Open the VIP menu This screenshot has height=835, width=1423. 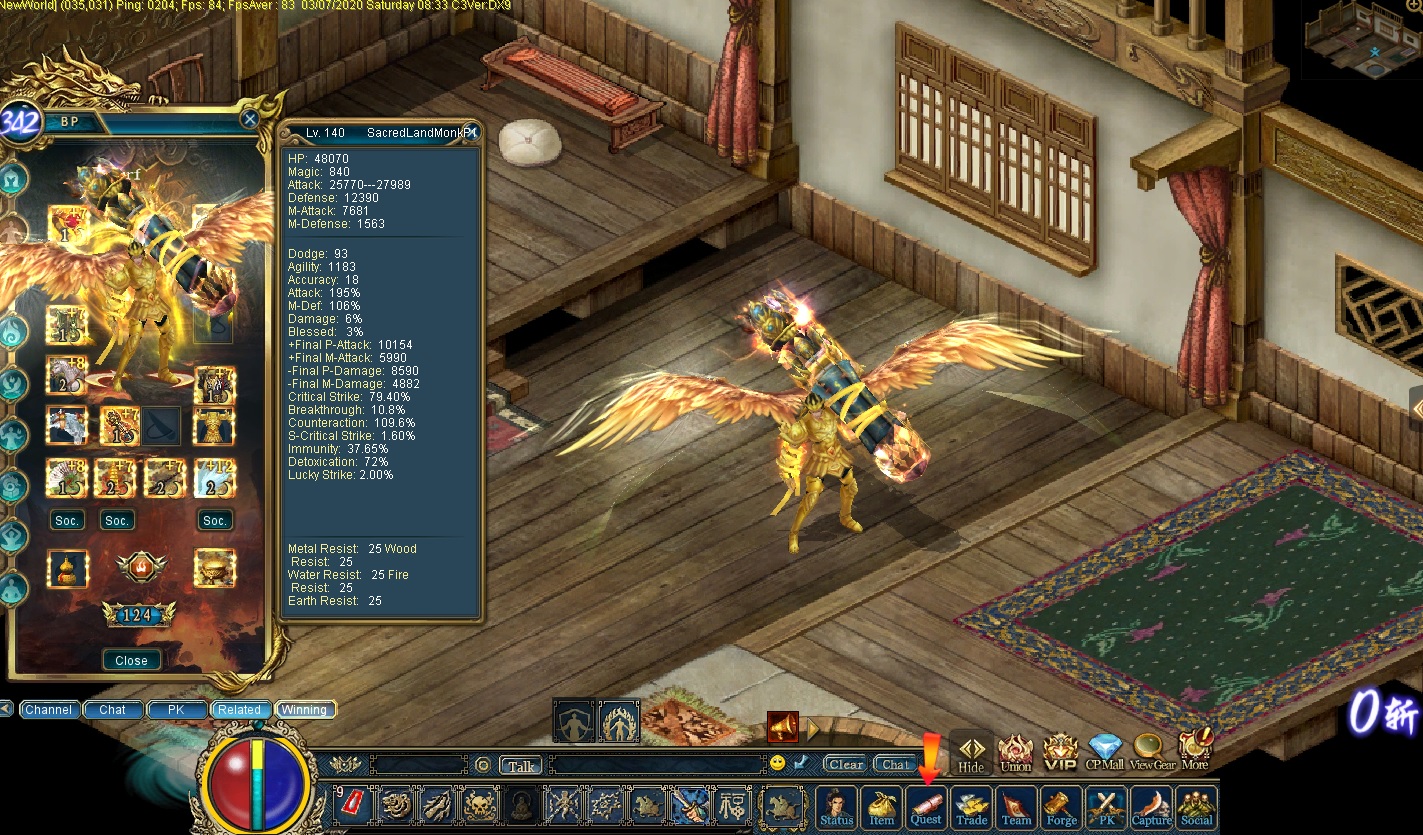click(1060, 751)
